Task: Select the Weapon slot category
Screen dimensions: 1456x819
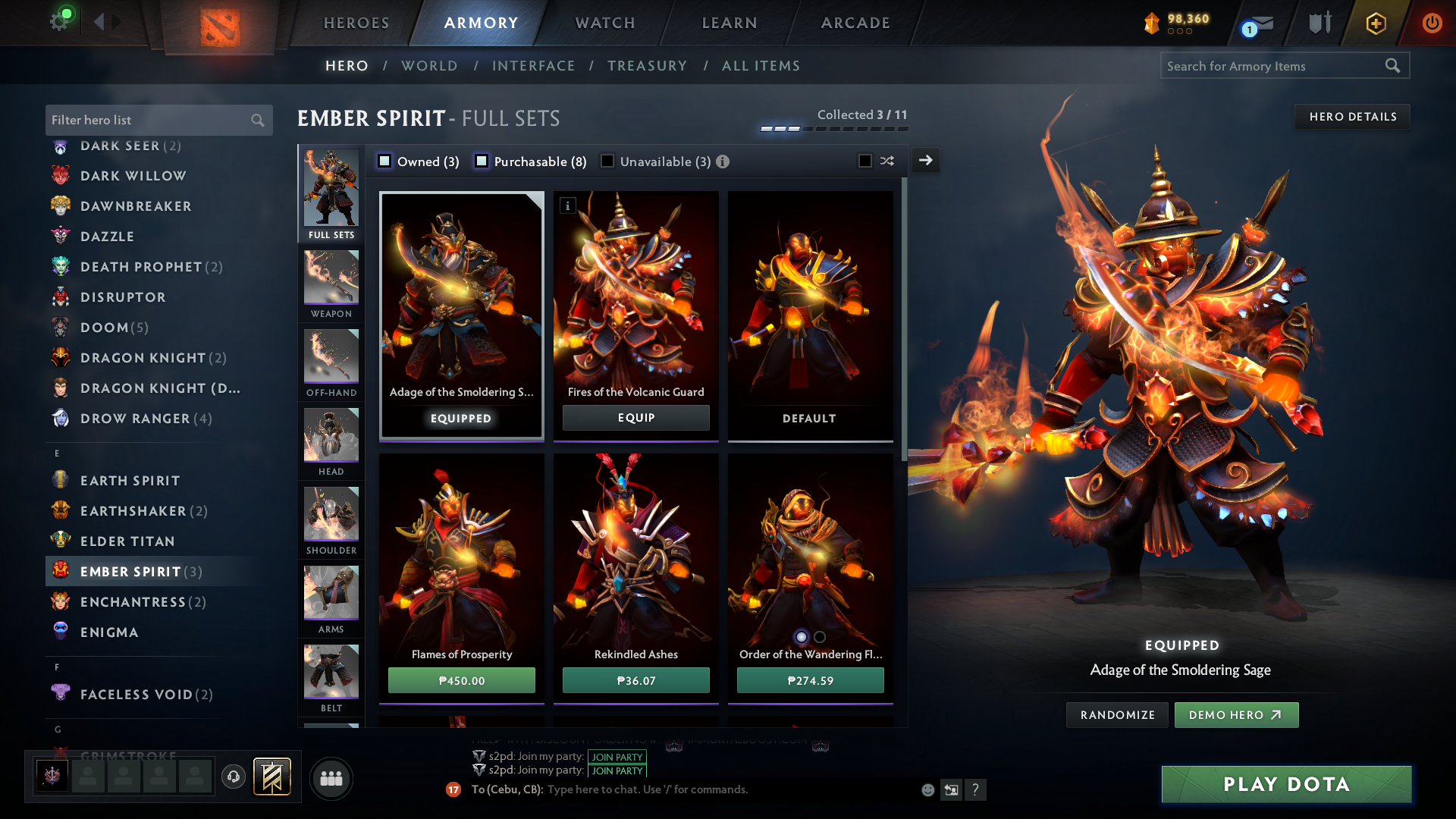Action: click(331, 284)
